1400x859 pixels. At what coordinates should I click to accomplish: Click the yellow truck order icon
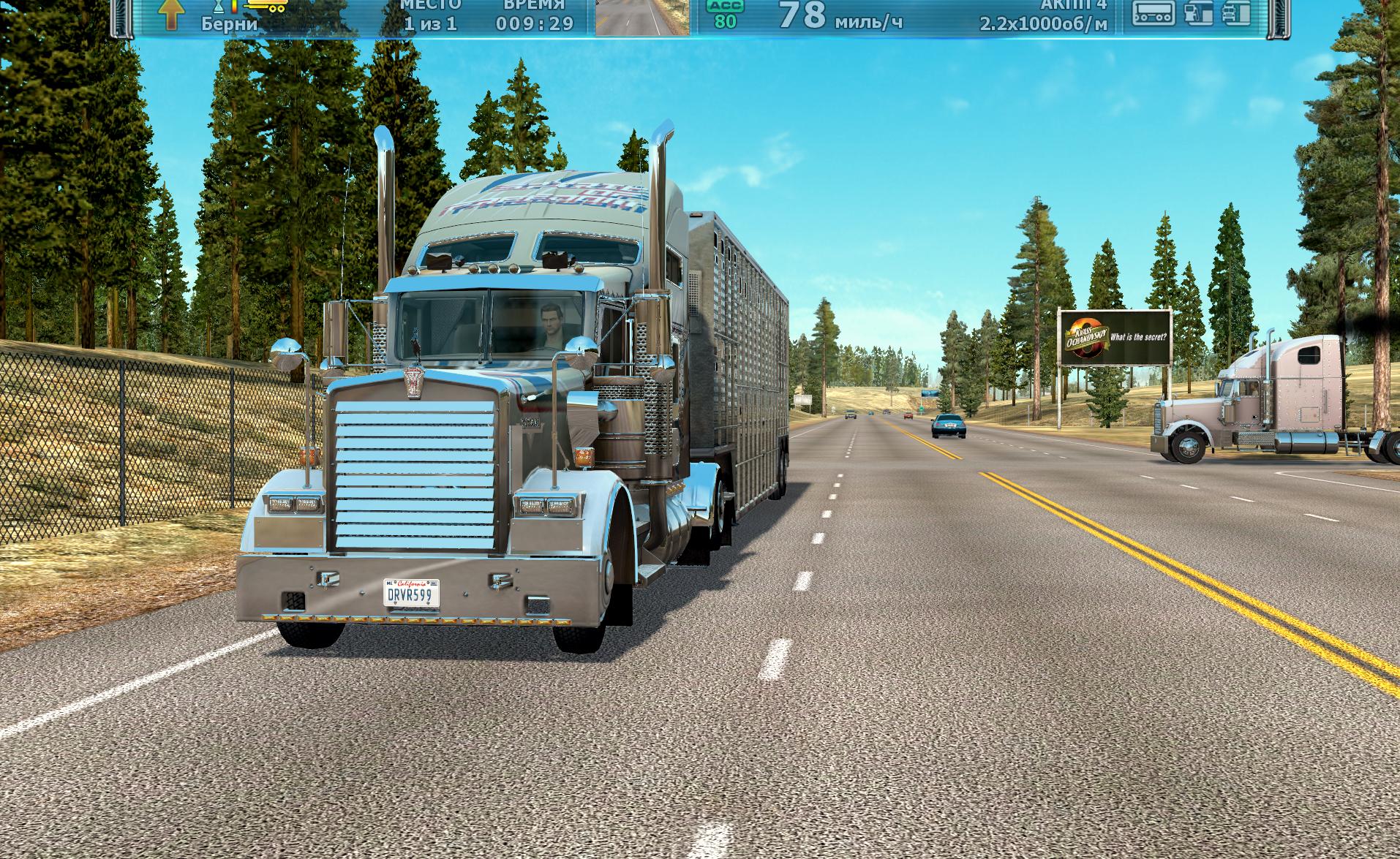[x=267, y=7]
